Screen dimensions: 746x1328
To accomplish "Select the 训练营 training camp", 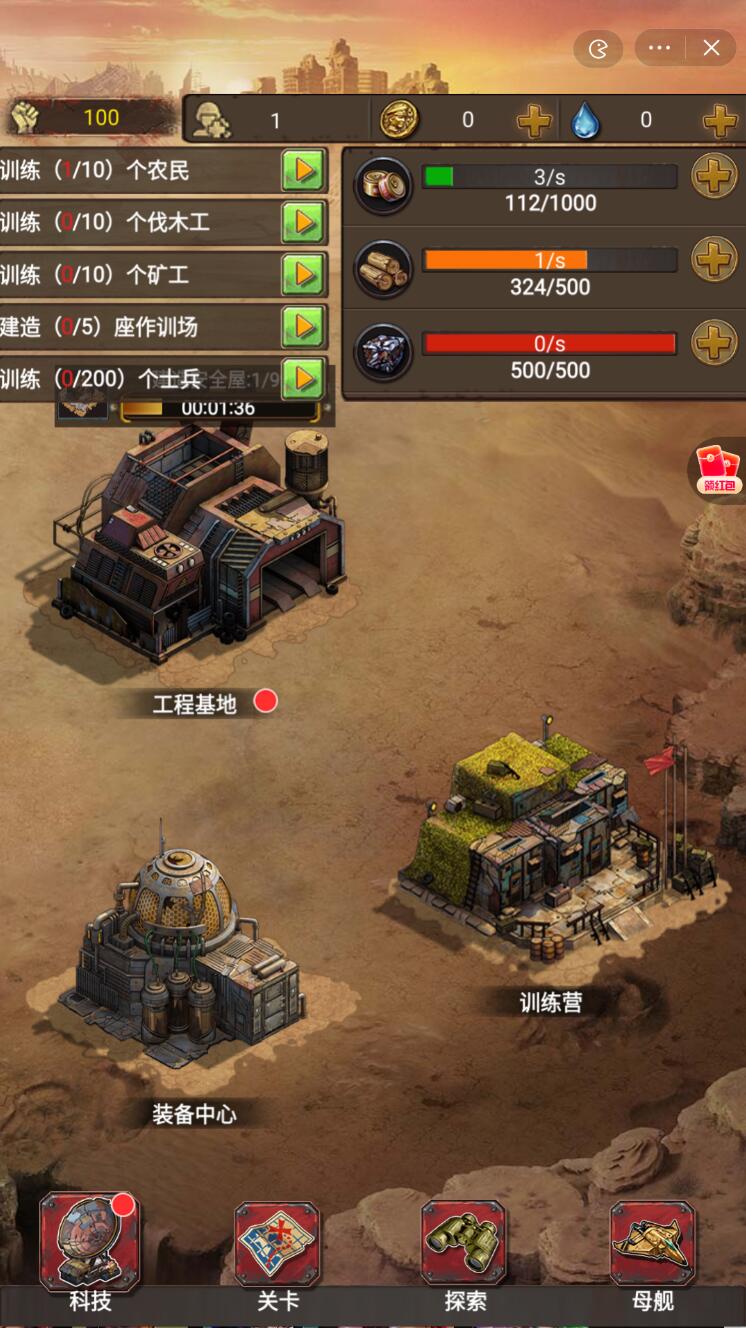I will [x=555, y=850].
